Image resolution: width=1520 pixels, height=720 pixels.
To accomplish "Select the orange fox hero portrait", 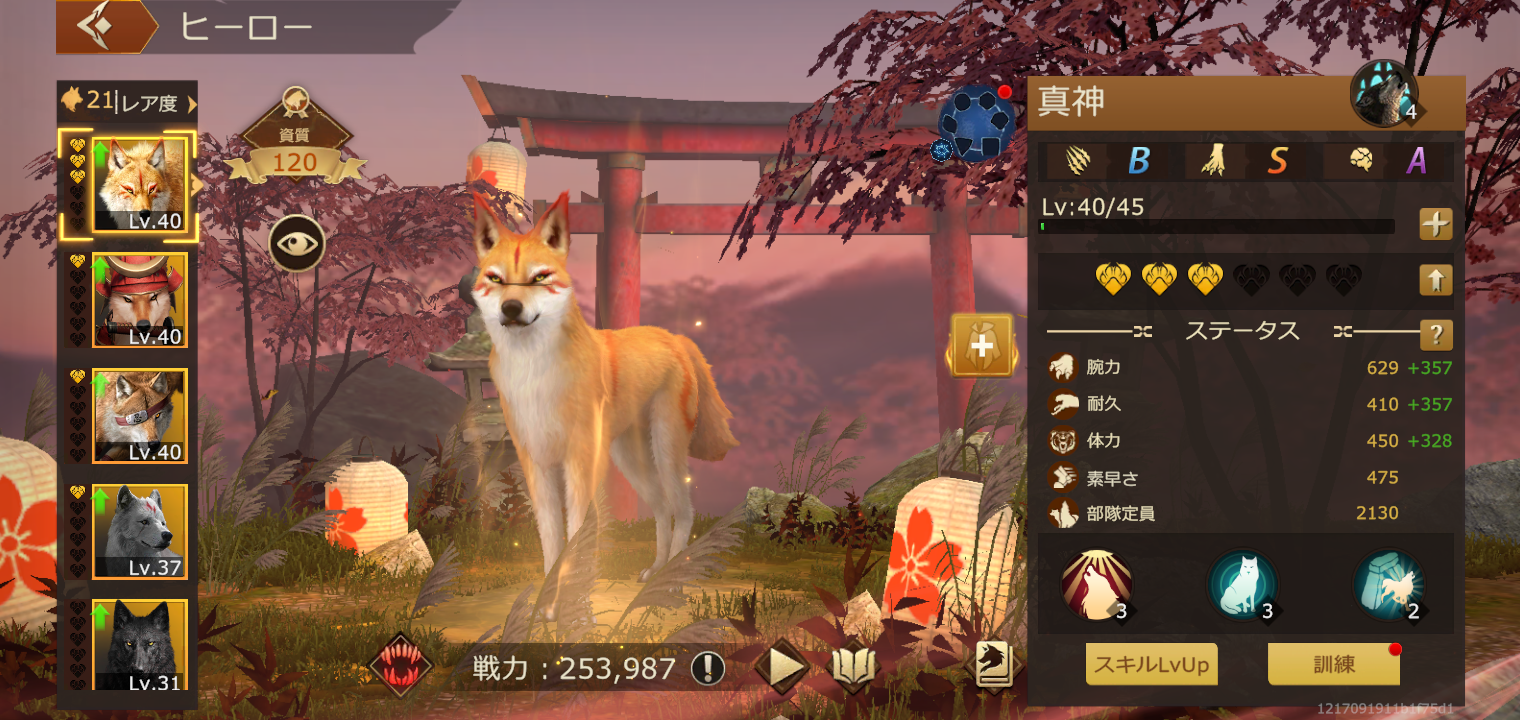I will click(140, 184).
